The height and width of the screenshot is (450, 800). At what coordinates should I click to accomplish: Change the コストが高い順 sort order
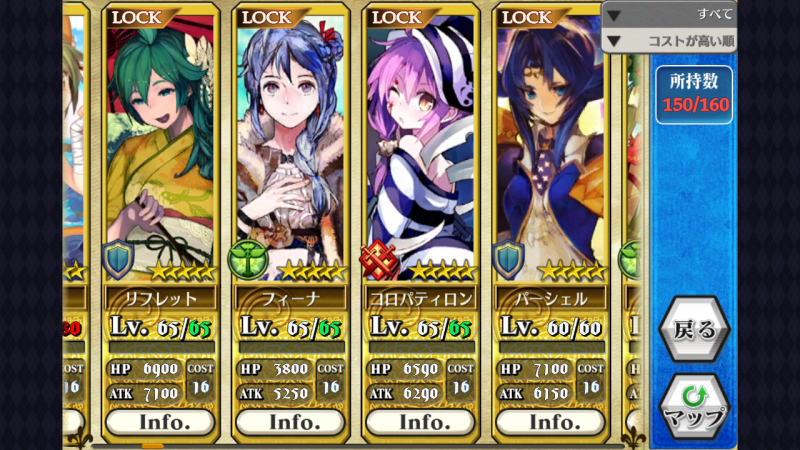coord(669,41)
